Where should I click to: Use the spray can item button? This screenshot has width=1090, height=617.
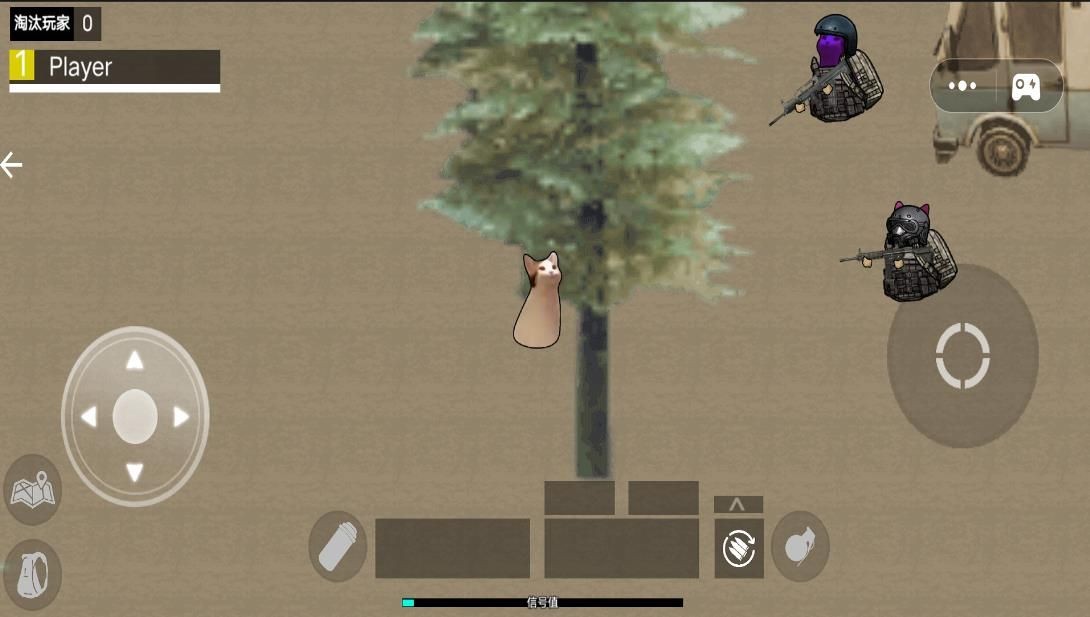(x=338, y=547)
